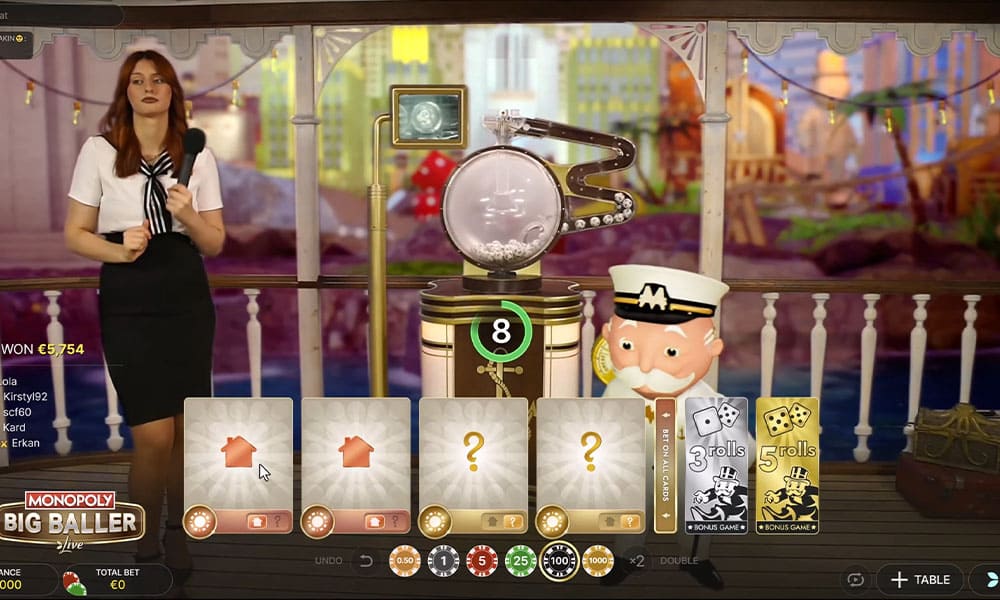
Task: Select the 0.50 chip
Action: pos(404,561)
